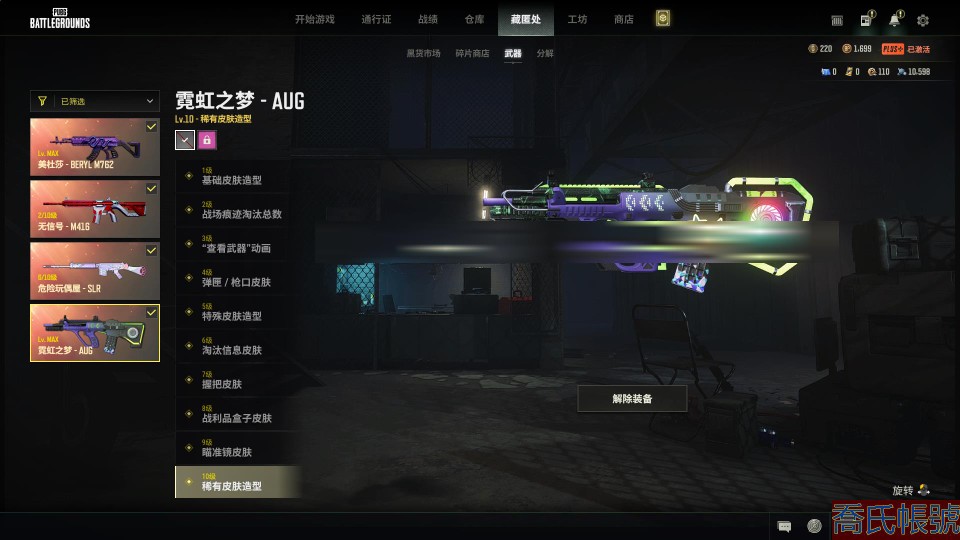Click the pink lock icon
This screenshot has height=540, width=960.
click(x=207, y=141)
